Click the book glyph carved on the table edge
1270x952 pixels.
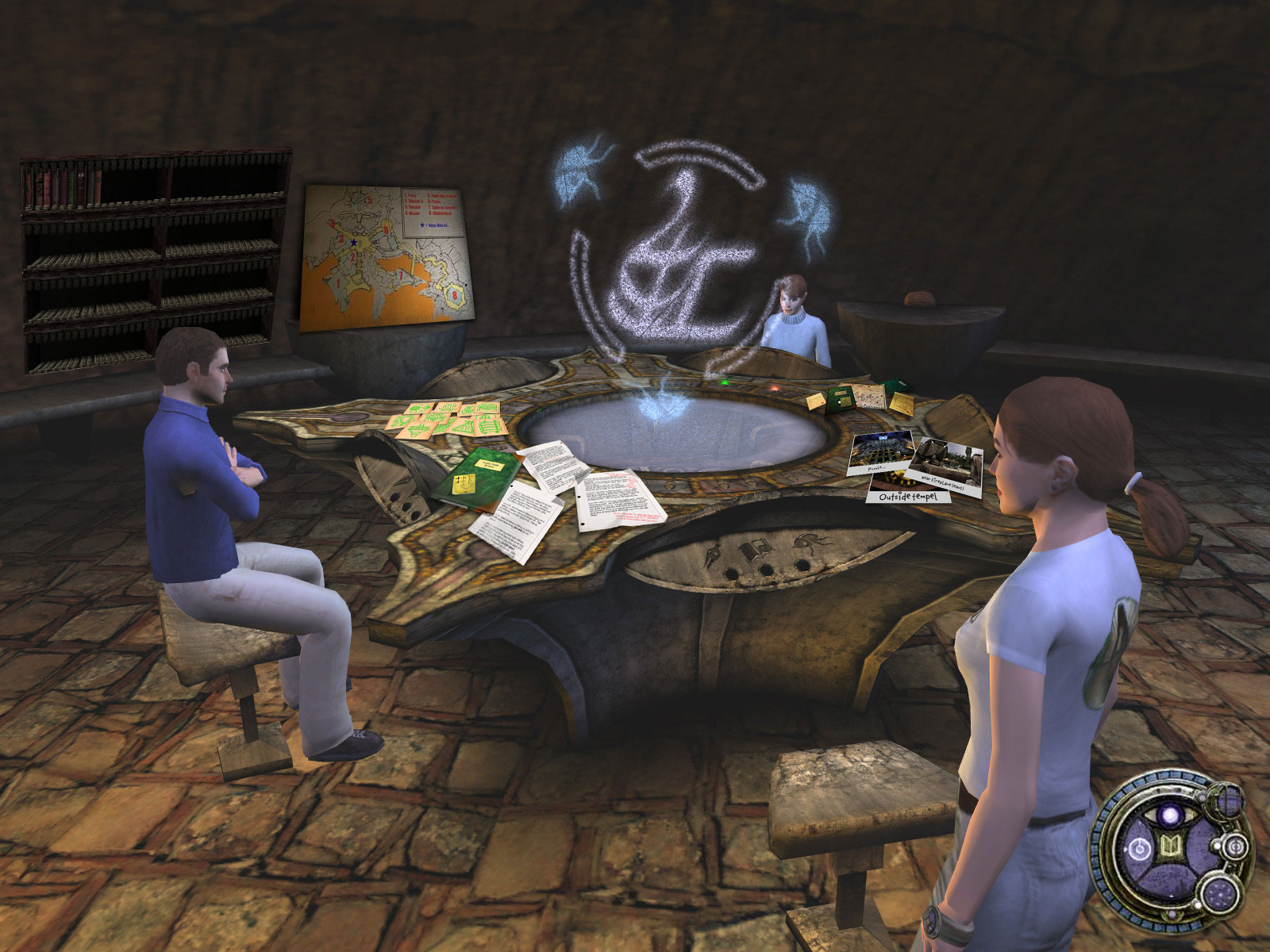point(756,549)
